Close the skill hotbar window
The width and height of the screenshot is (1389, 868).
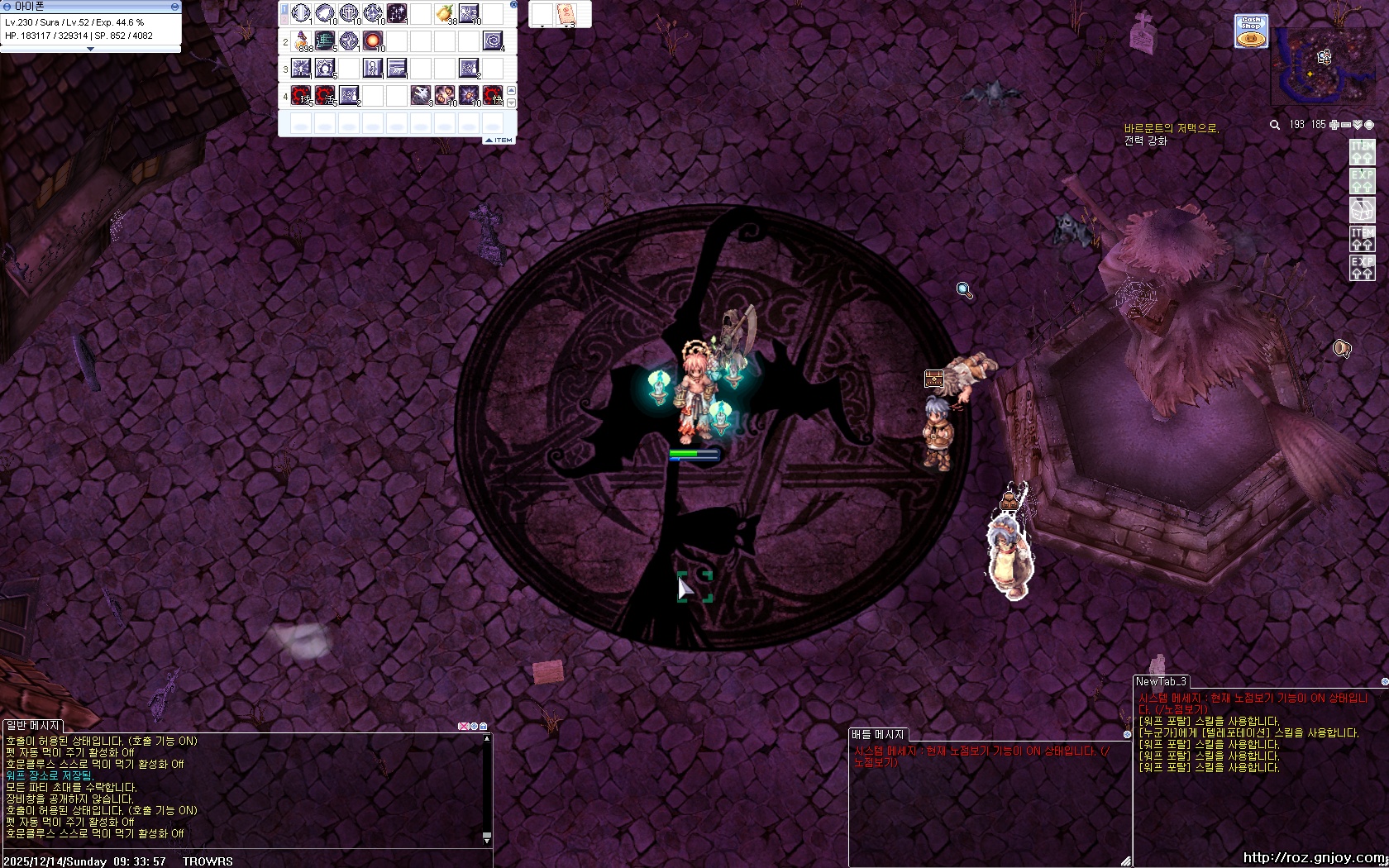click(513, 4)
